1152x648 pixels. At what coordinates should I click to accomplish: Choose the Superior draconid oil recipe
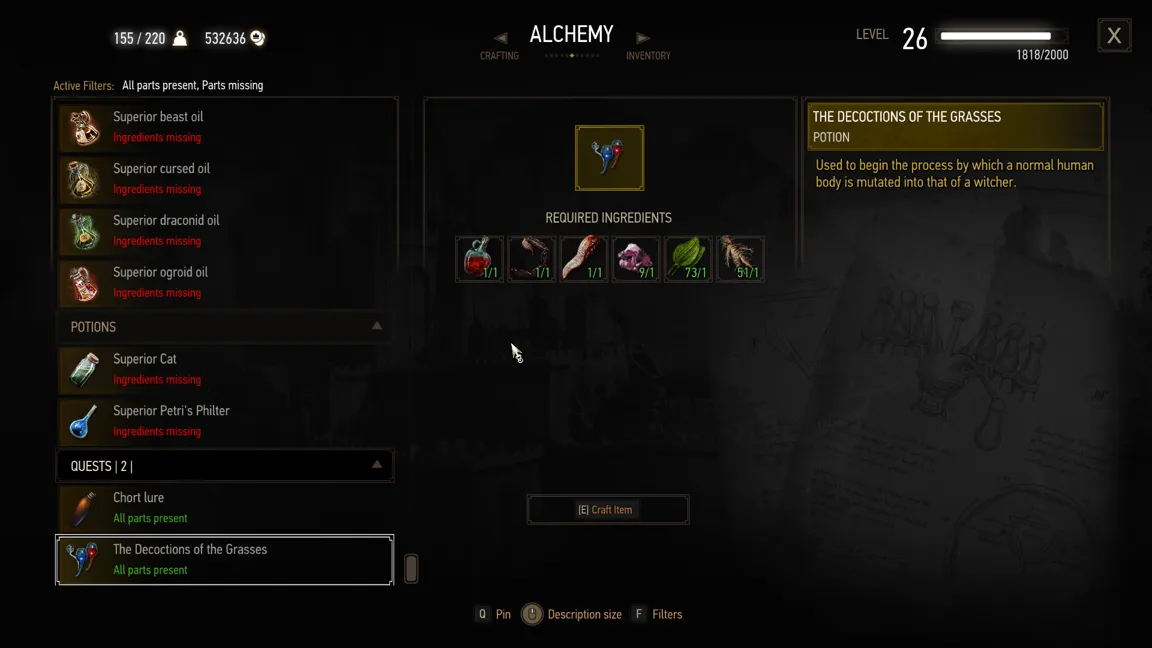tap(225, 231)
